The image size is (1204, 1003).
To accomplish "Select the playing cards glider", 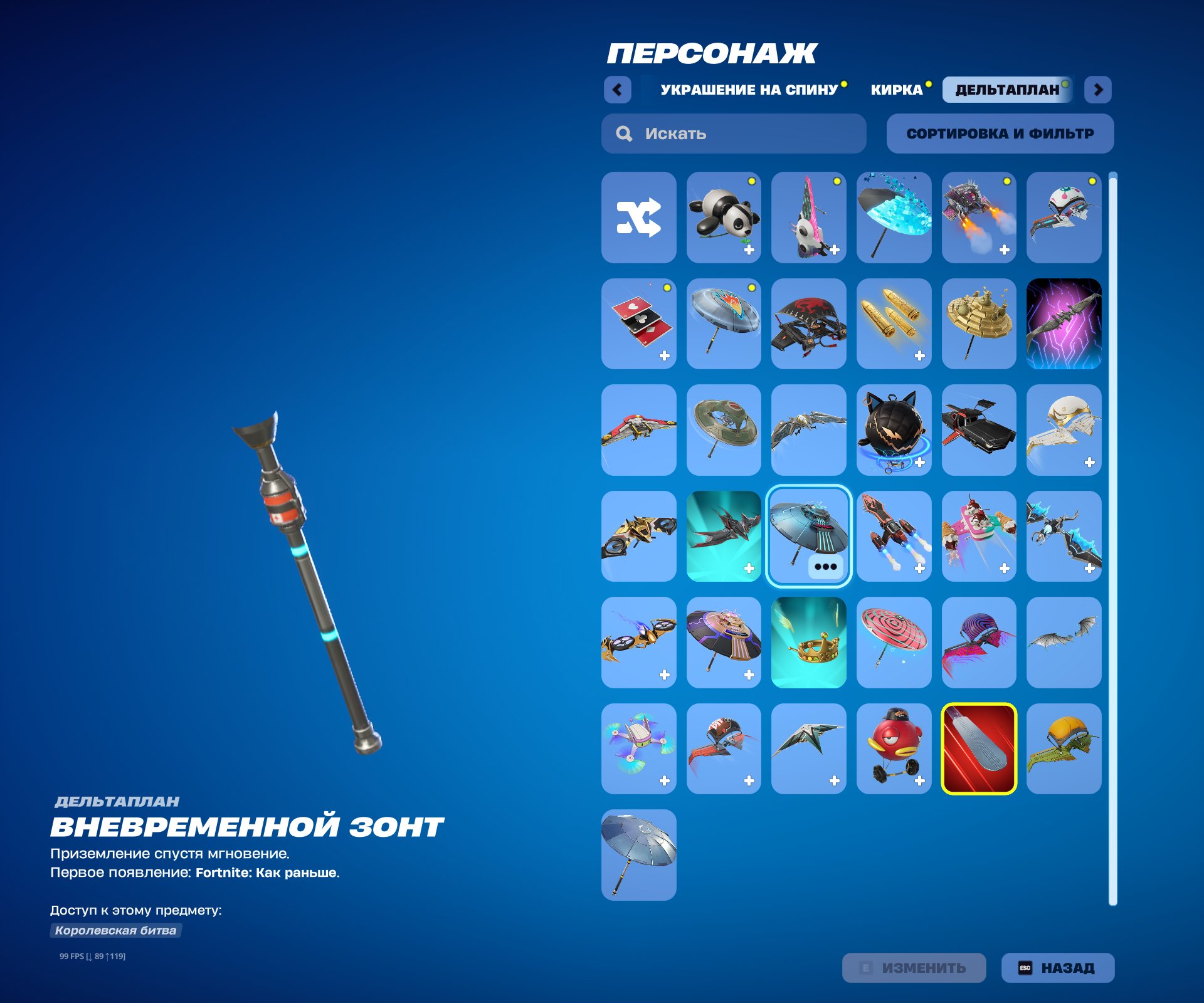I will tap(638, 325).
